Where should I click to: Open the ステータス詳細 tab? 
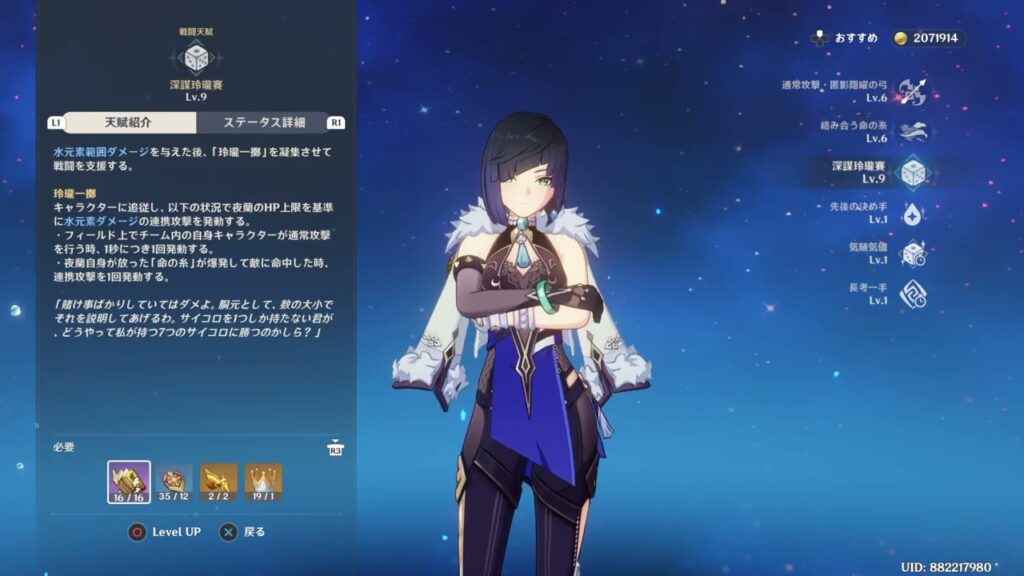[x=264, y=122]
